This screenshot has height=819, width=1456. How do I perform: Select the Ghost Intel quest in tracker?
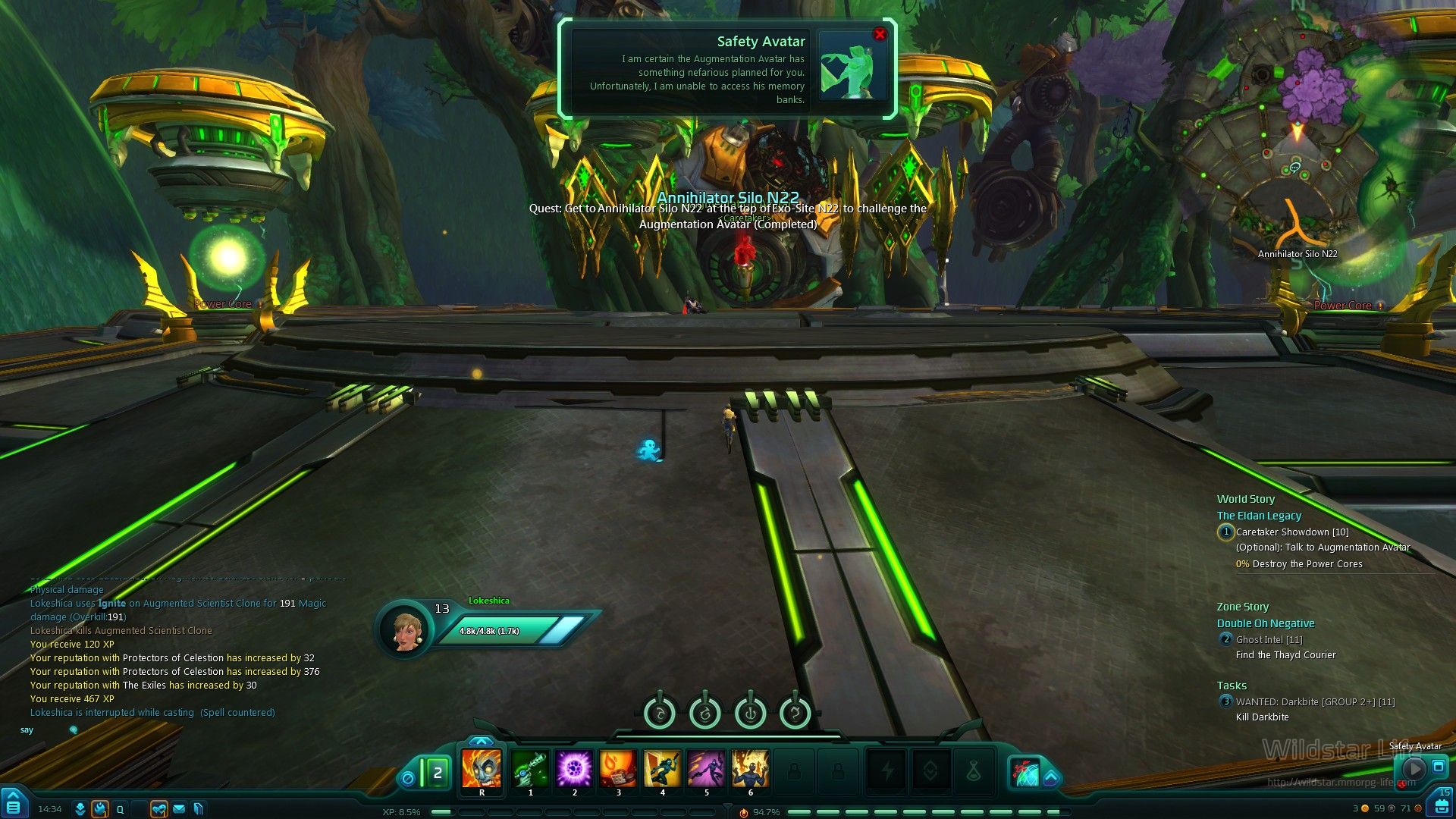pyautogui.click(x=1269, y=640)
